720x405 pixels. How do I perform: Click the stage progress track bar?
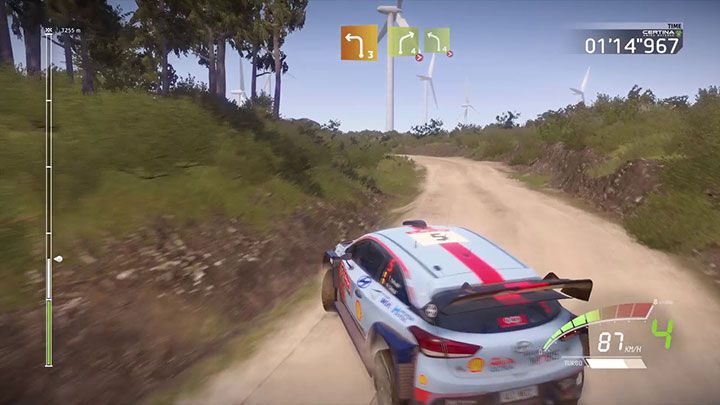47,200
